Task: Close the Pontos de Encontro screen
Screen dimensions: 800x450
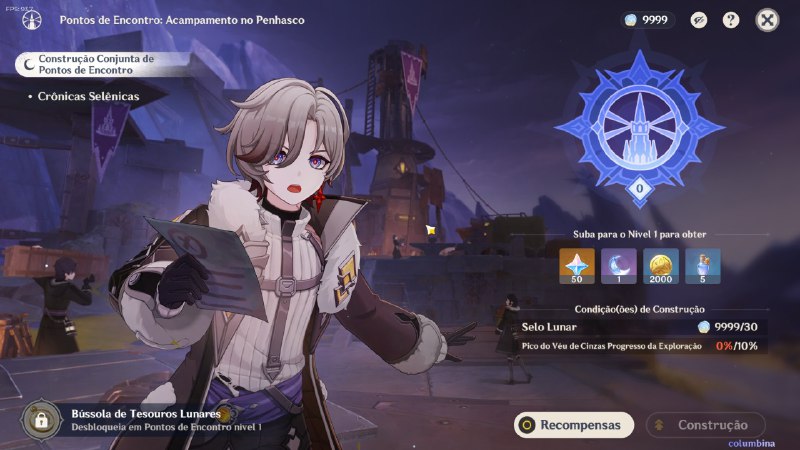Action: point(767,20)
